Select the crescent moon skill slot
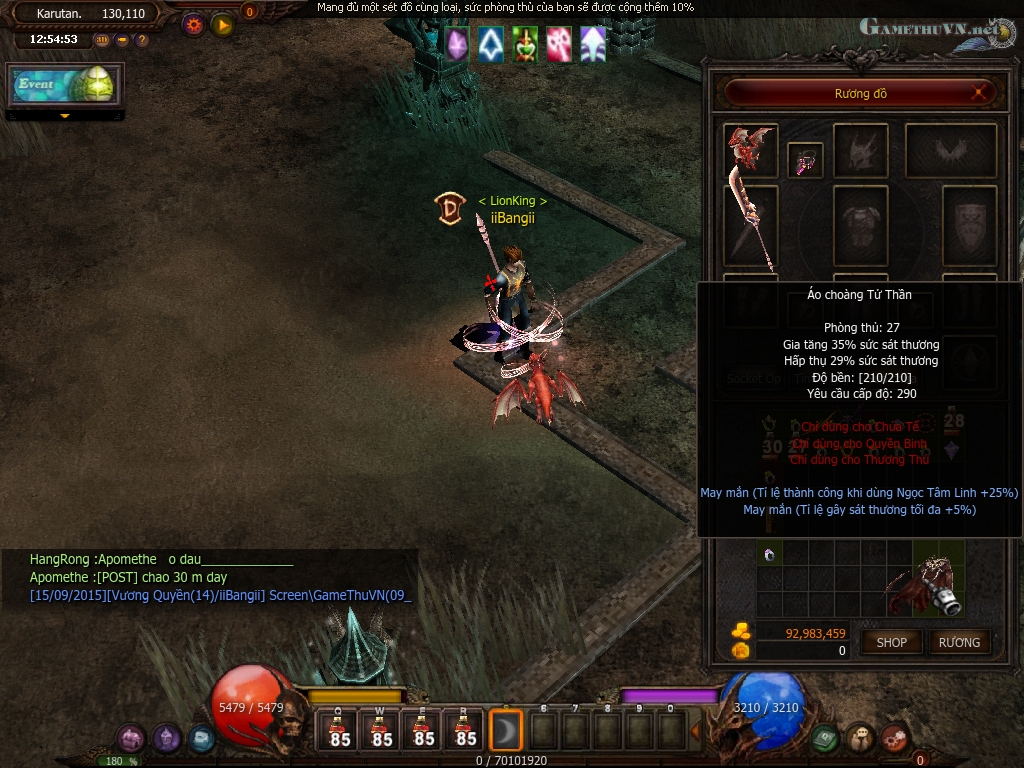 coord(507,731)
